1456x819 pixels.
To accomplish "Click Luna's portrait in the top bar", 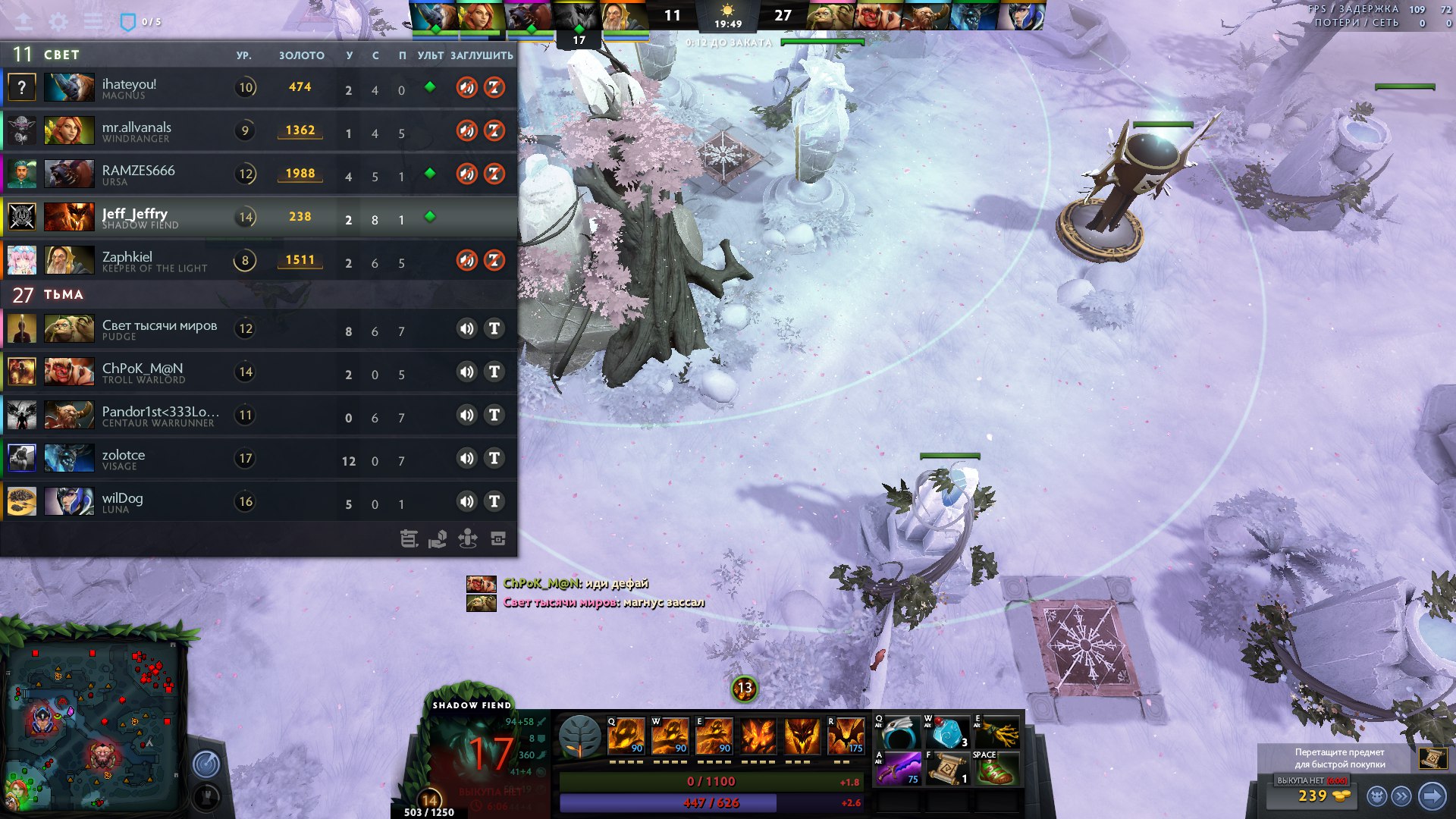I will (1023, 15).
